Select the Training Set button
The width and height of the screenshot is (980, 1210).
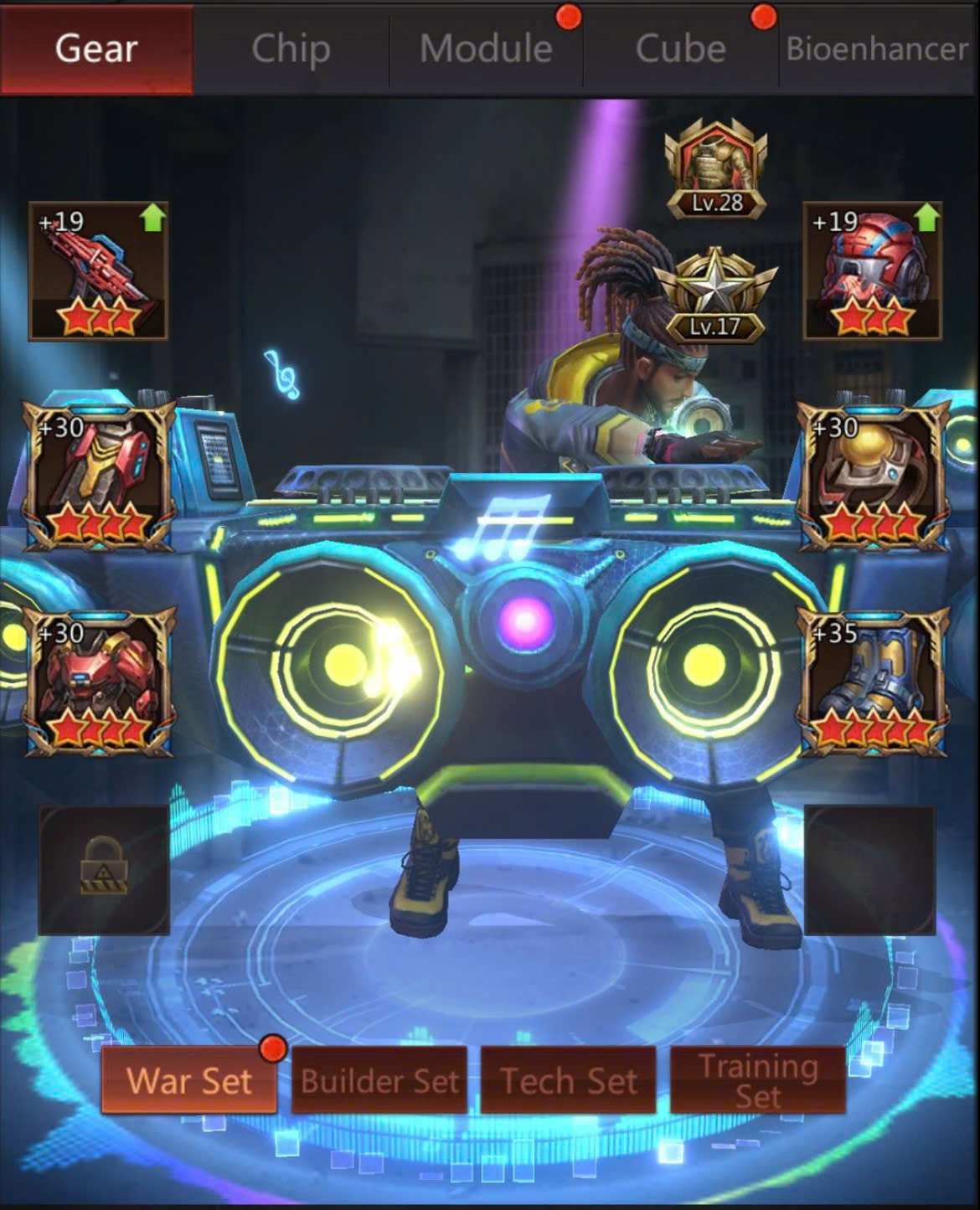(x=758, y=1080)
